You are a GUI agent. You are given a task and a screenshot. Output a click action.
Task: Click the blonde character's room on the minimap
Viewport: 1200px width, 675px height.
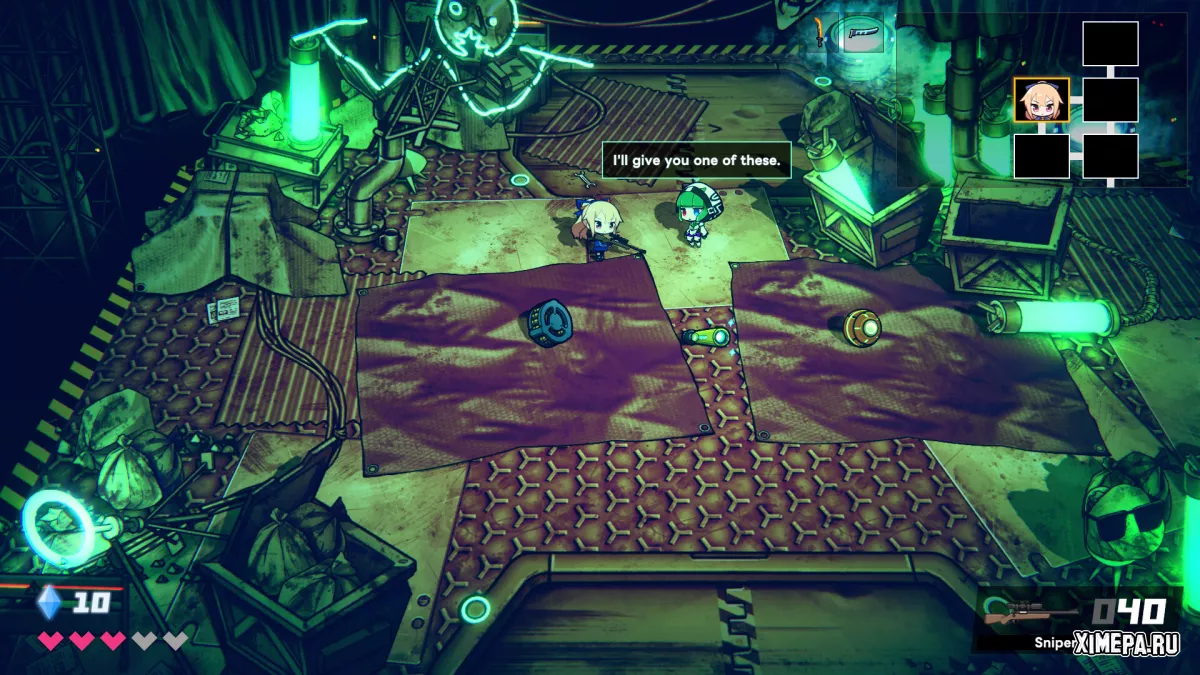click(x=1041, y=100)
